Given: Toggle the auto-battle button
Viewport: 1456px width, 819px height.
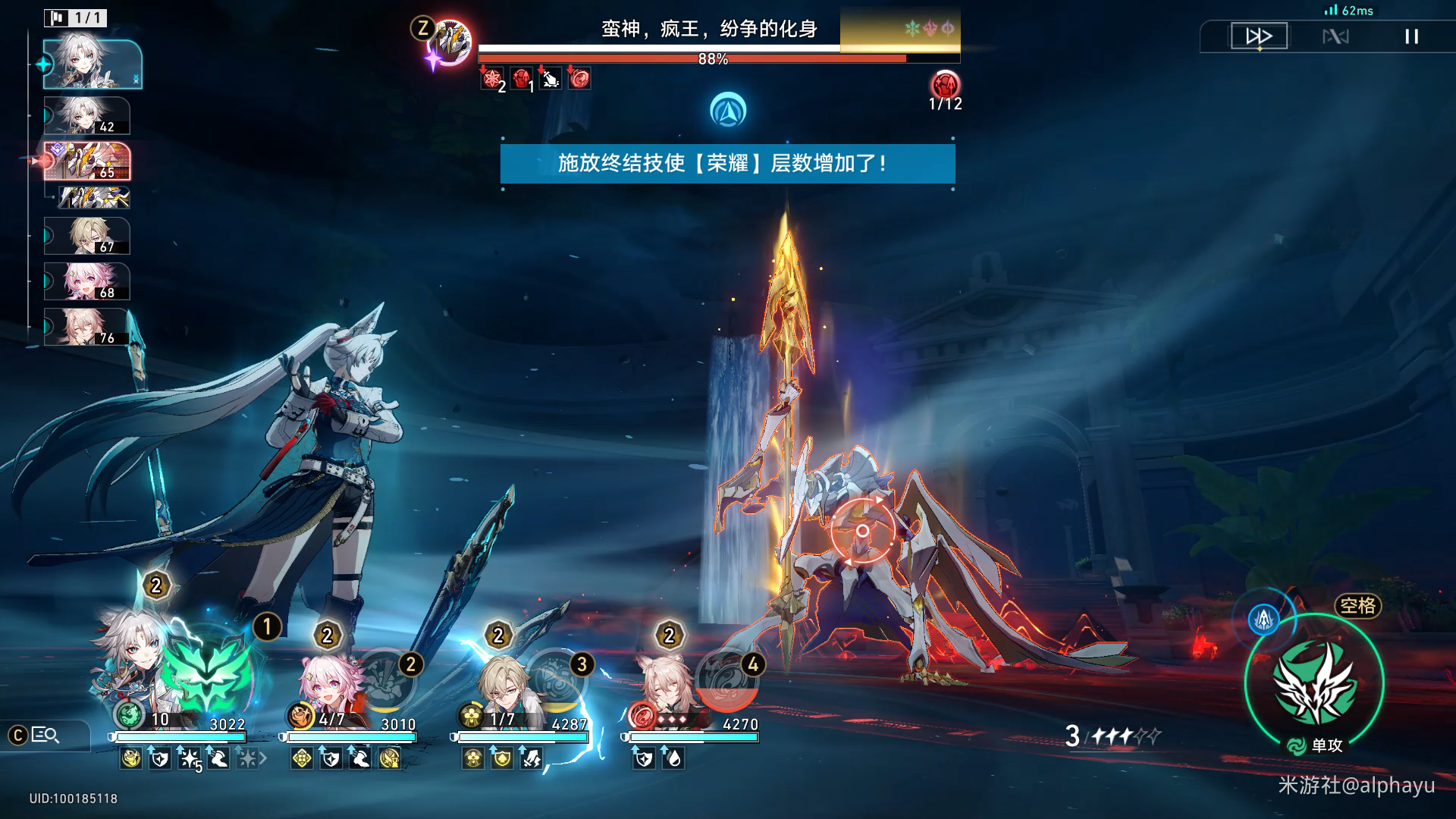Looking at the screenshot, I should click(x=1335, y=36).
